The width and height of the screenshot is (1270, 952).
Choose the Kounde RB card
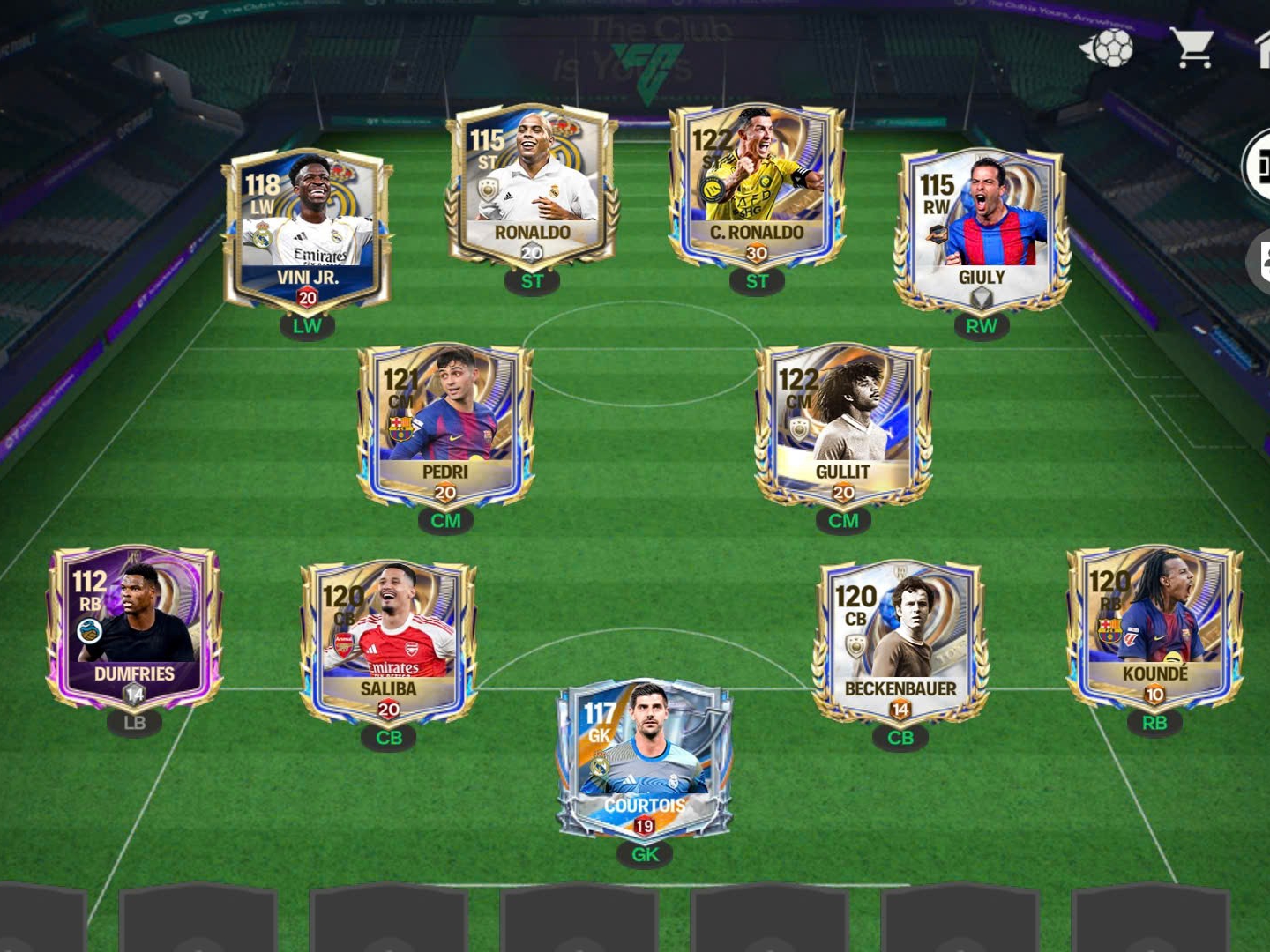point(1154,628)
